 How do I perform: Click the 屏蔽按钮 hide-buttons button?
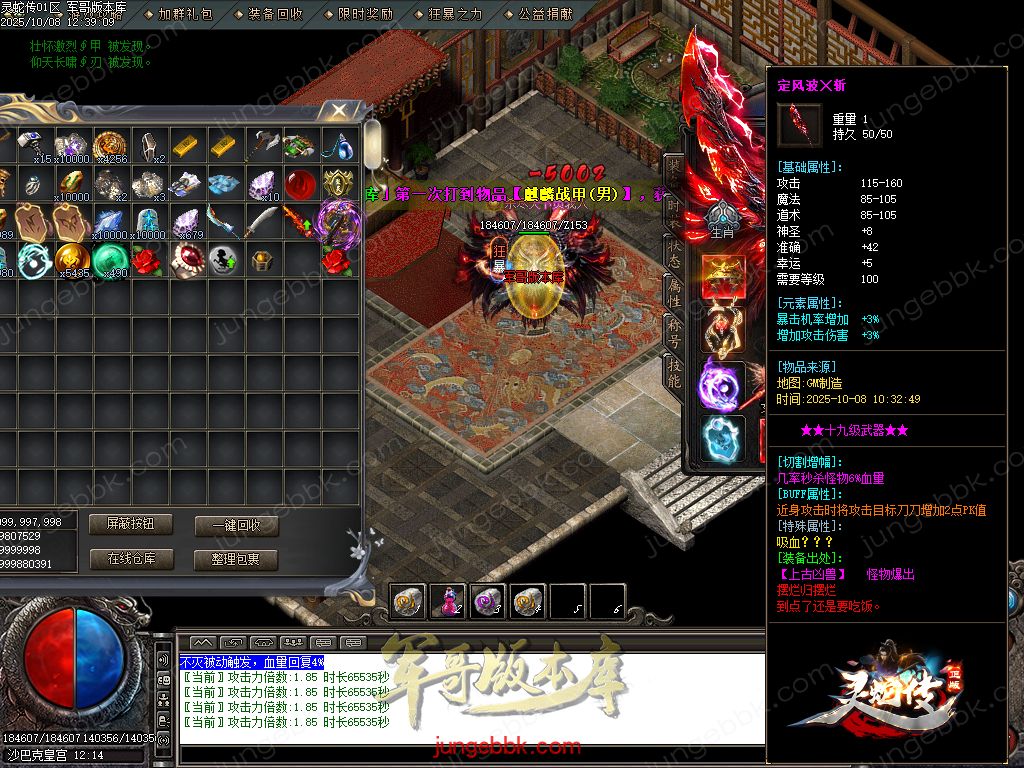point(130,524)
